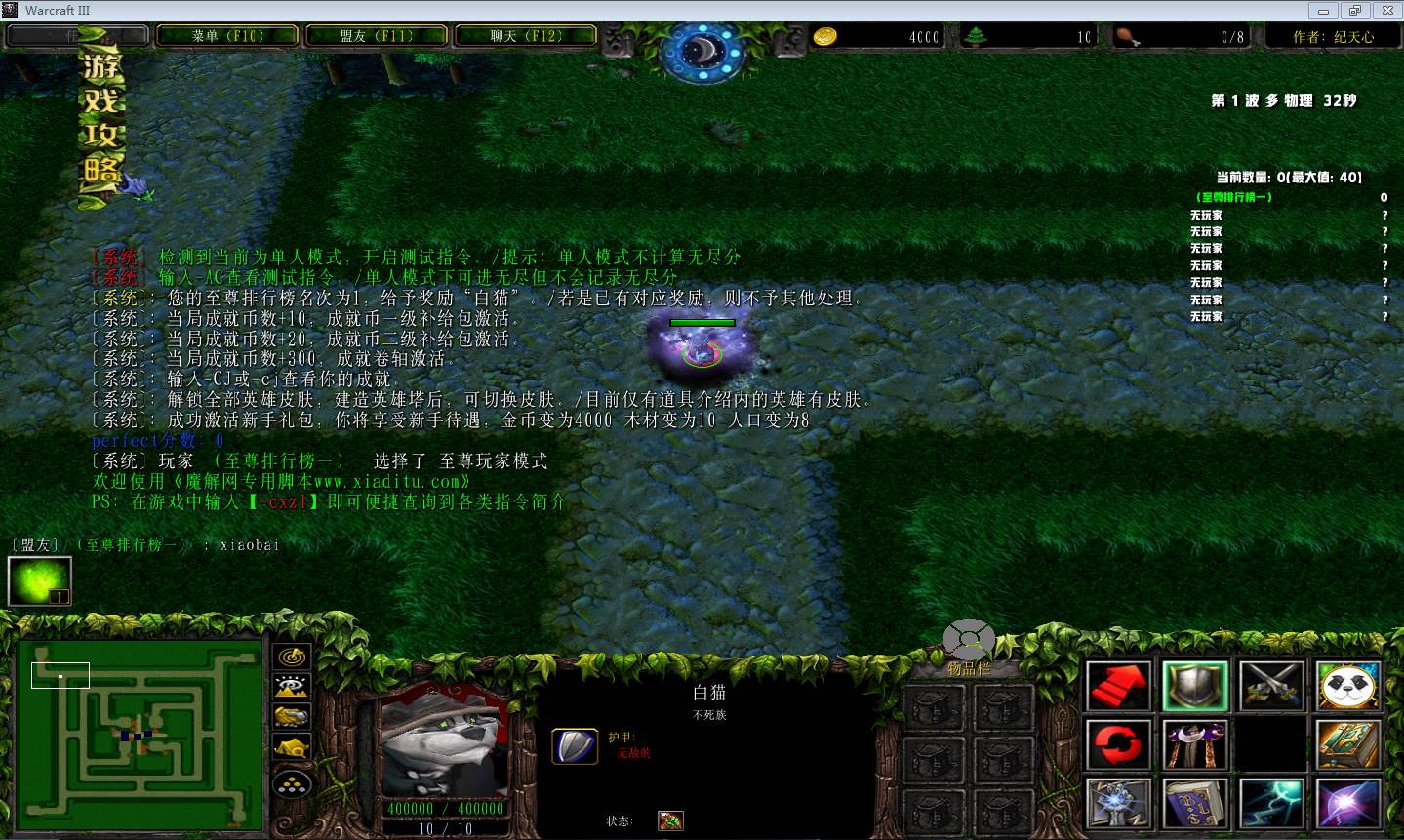Select the panda face ability icon
The height and width of the screenshot is (840, 1404).
(x=1348, y=686)
